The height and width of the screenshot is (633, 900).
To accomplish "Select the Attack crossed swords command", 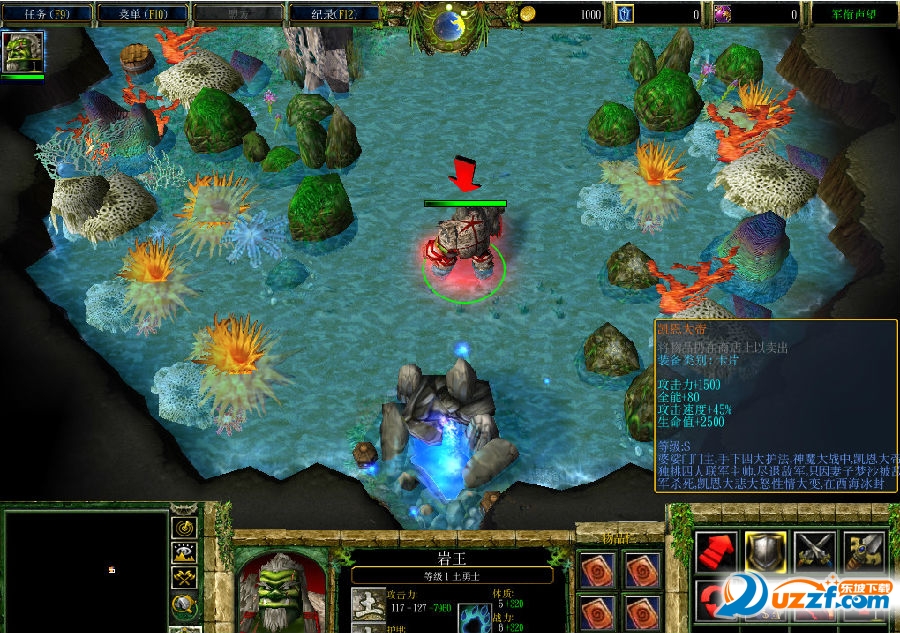I will [x=815, y=551].
